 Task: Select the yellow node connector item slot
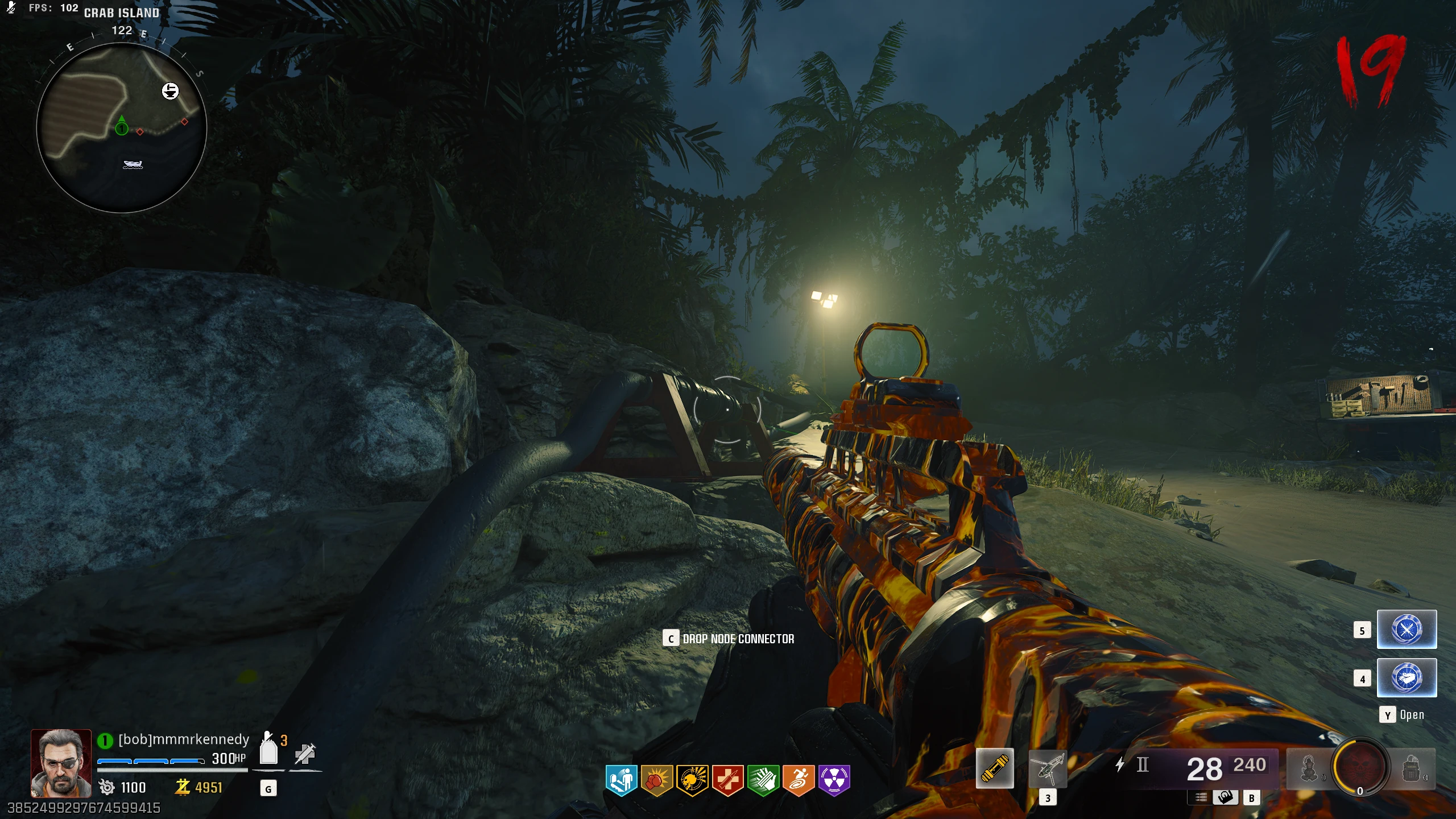pos(995,768)
